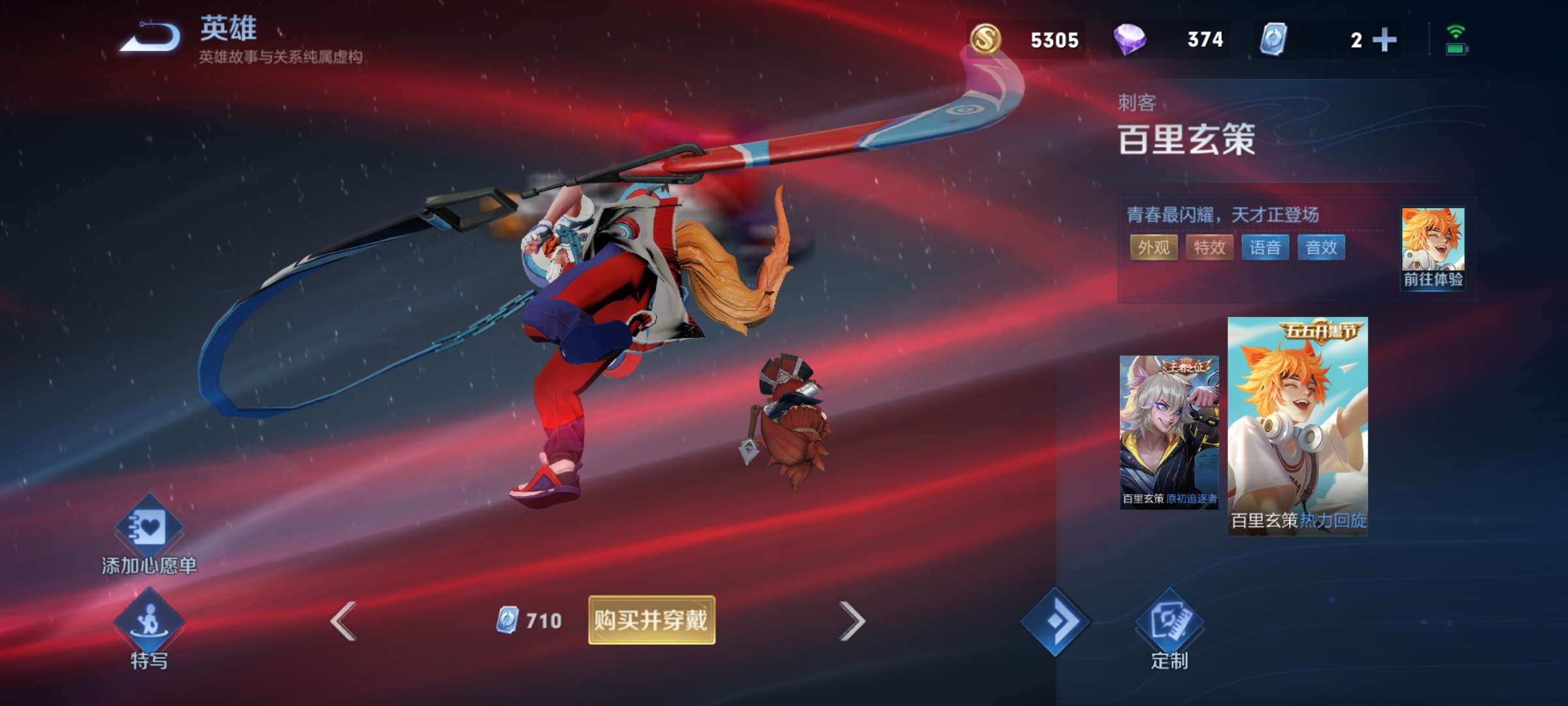This screenshot has width=1568, height=706.
Task: Show the next skin with right arrow
Action: [x=851, y=620]
